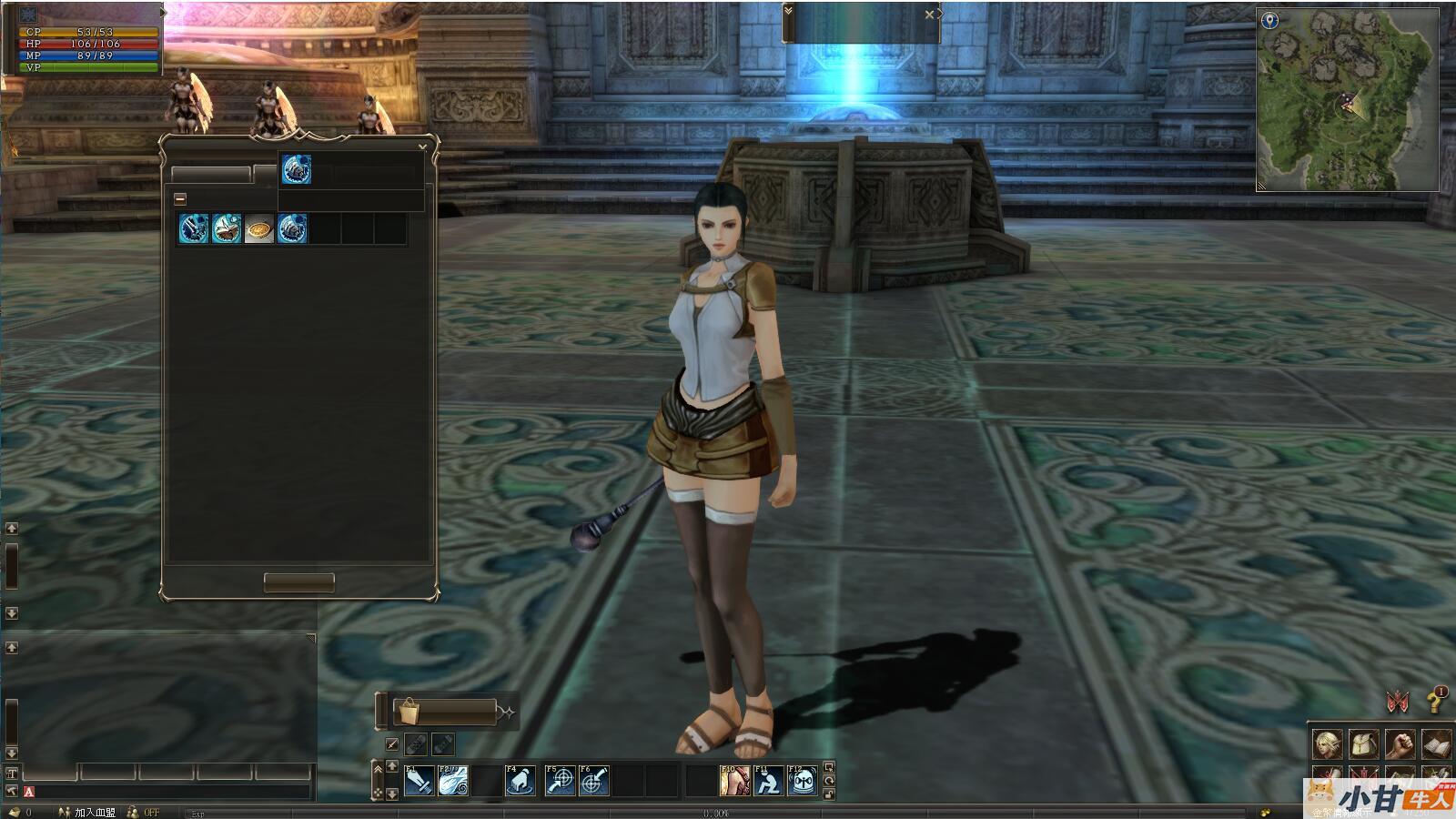Activate the F12 hotbar skill
Screen dimensions: 1456x819
[803, 781]
